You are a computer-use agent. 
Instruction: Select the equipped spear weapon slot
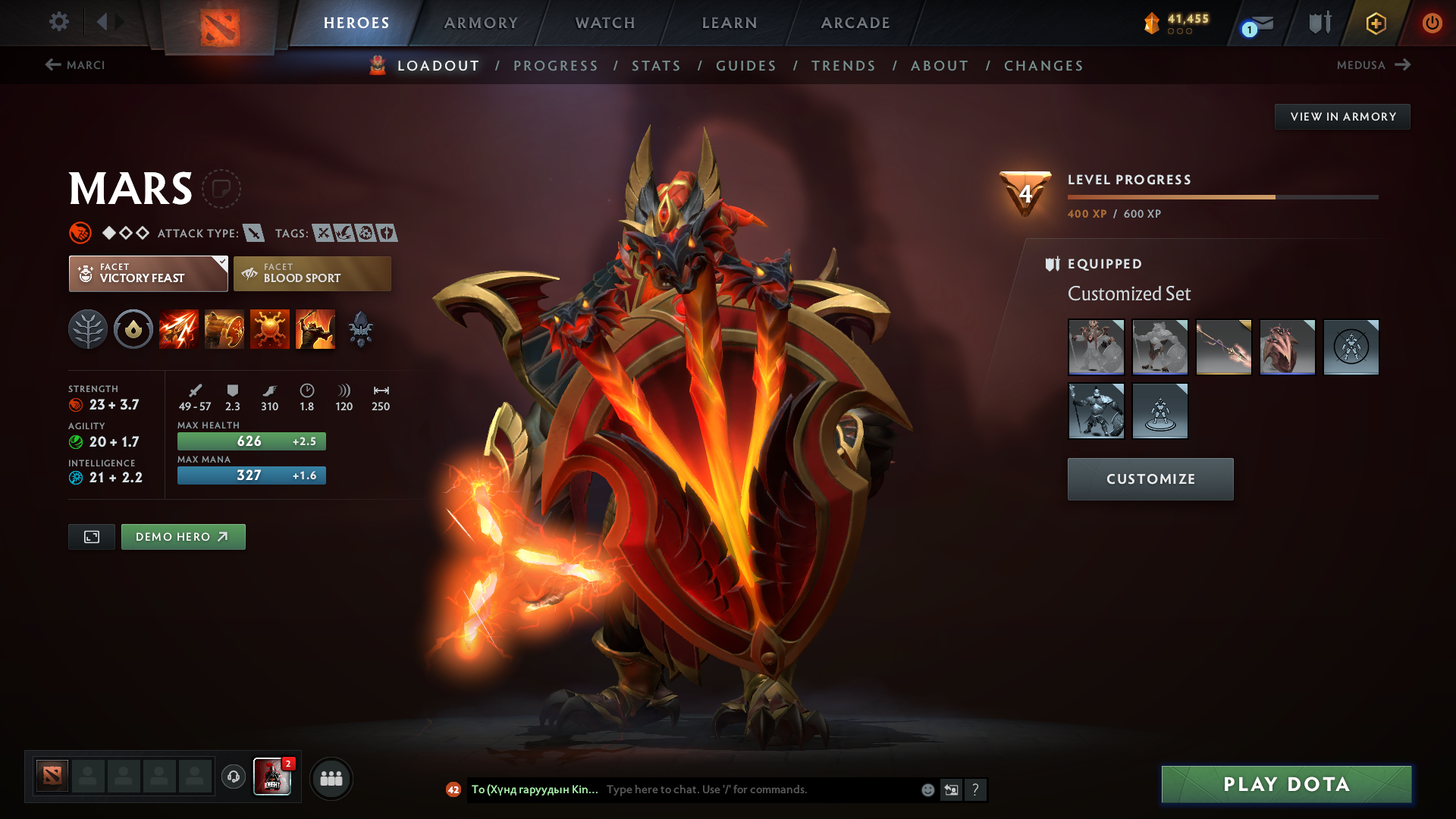click(1223, 347)
